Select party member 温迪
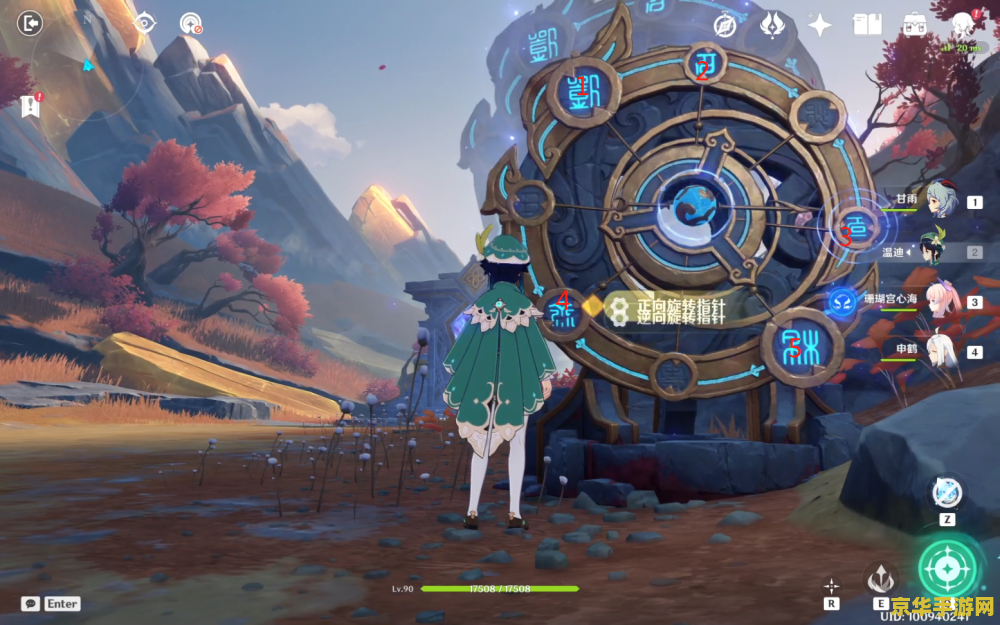This screenshot has width=1000, height=625. pyautogui.click(x=940, y=252)
